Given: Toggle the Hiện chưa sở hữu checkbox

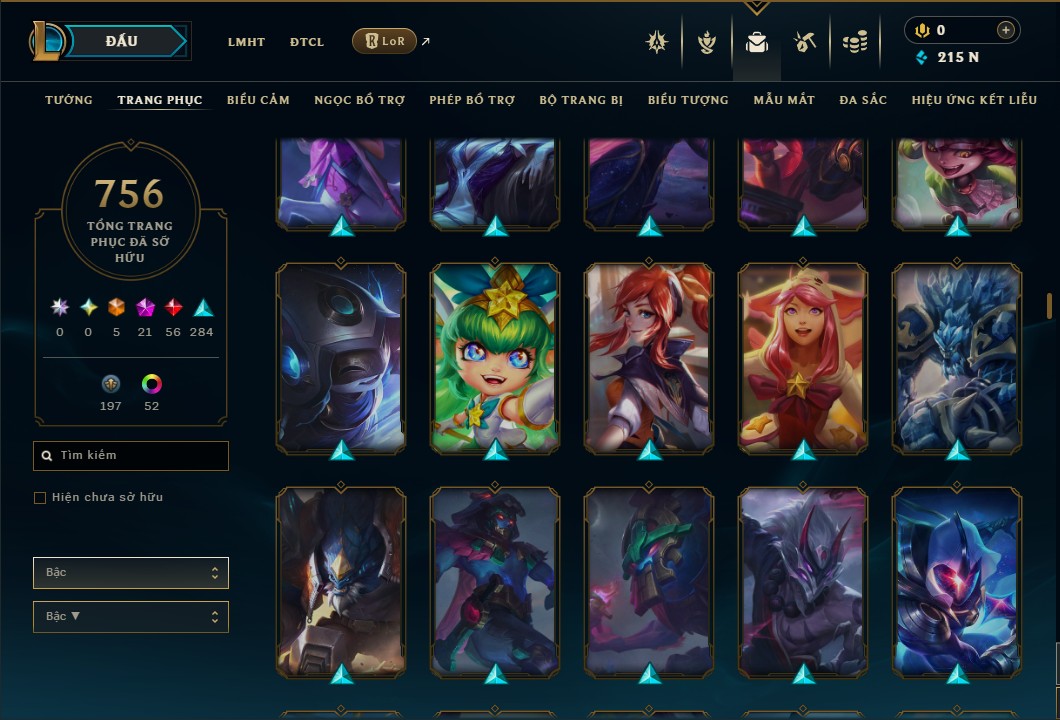Looking at the screenshot, I should pyautogui.click(x=40, y=498).
